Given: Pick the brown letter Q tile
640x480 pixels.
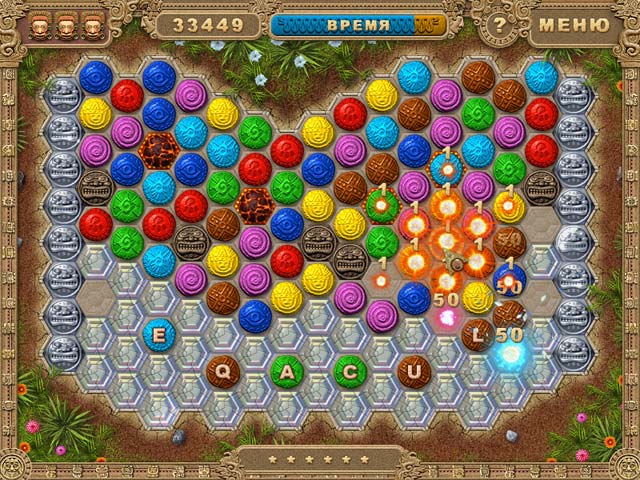Looking at the screenshot, I should click(x=222, y=371).
